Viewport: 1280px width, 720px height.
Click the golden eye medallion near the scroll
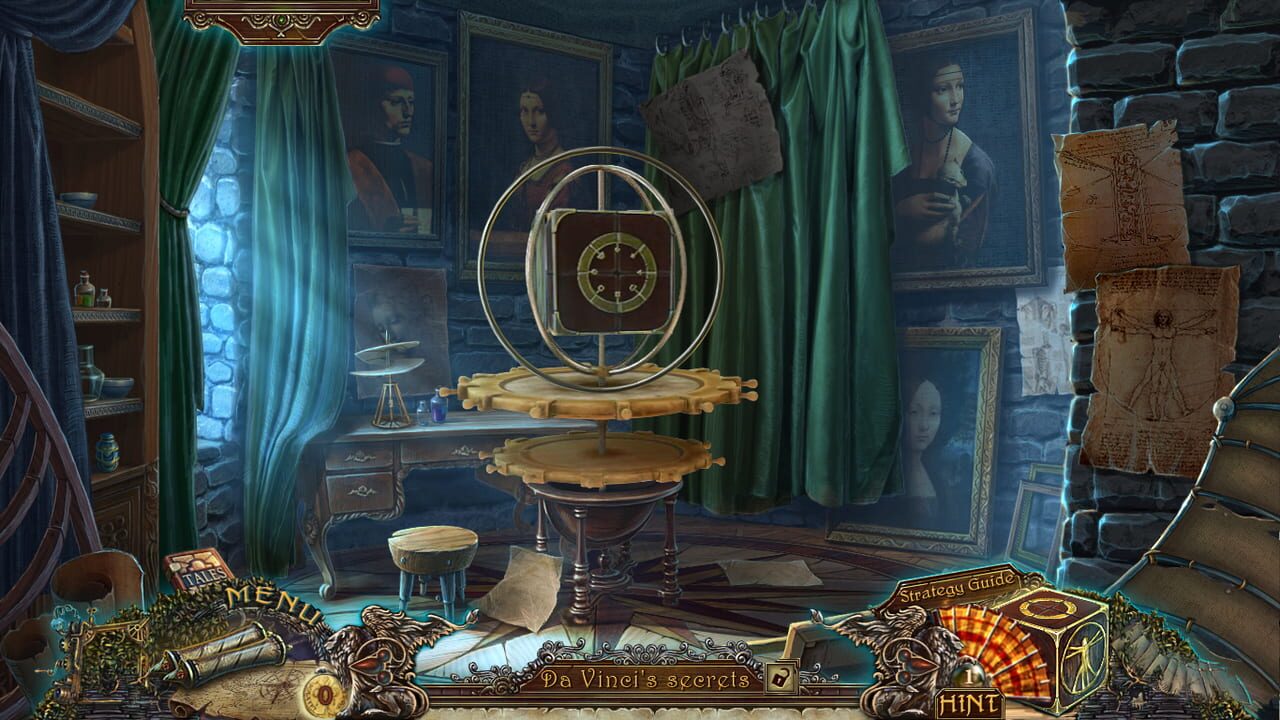pyautogui.click(x=325, y=691)
